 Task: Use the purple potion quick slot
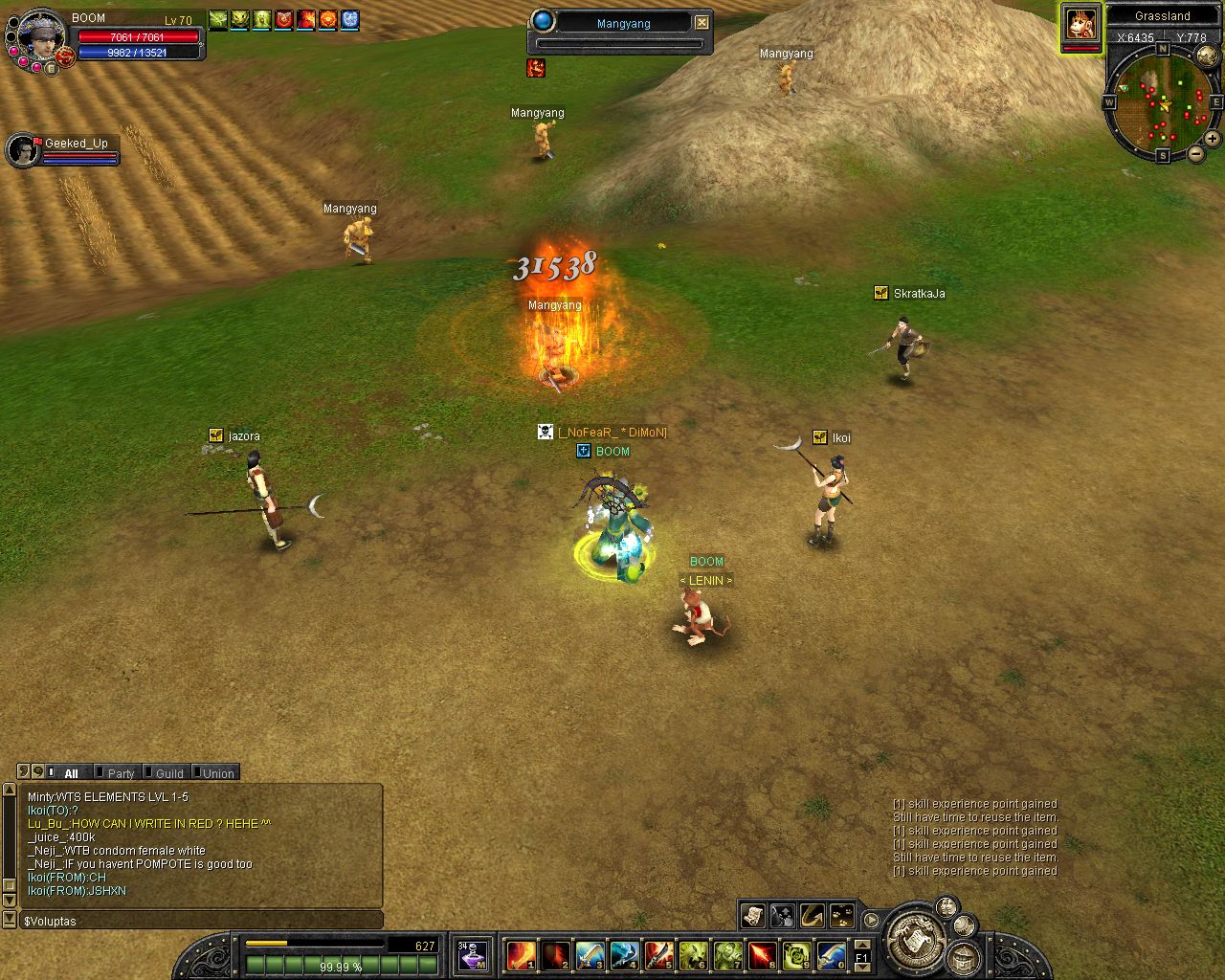[x=473, y=955]
